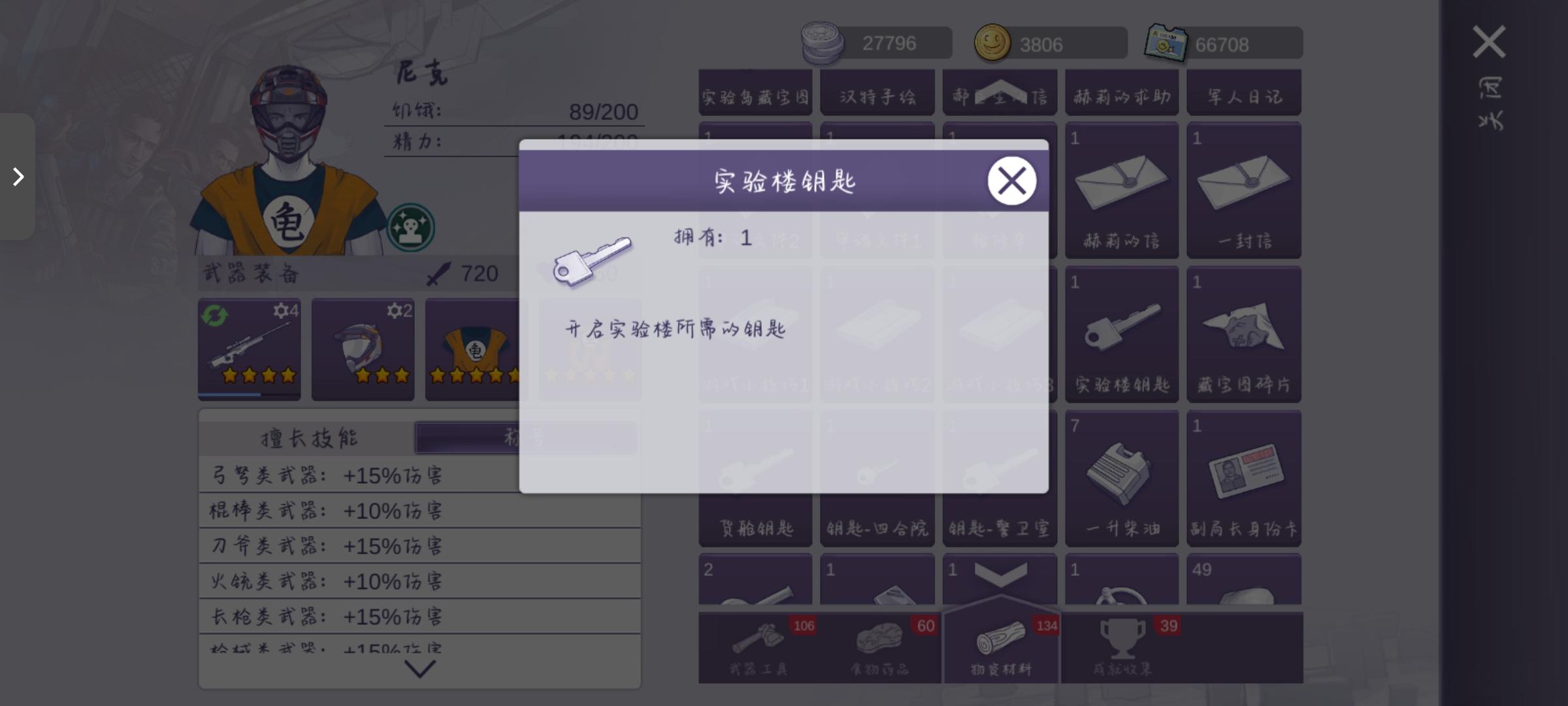Open the 赫莉的信 envelope item

(x=1121, y=190)
